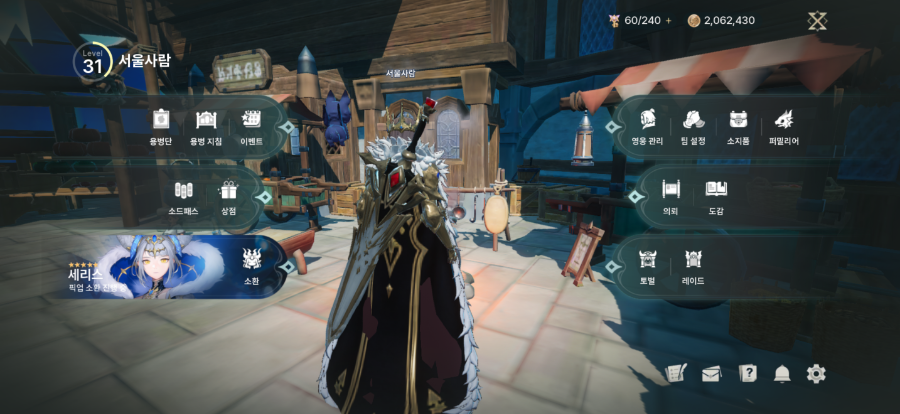The height and width of the screenshot is (414, 900).
Task: Open 팀 설정 team setup
Action: (693, 126)
